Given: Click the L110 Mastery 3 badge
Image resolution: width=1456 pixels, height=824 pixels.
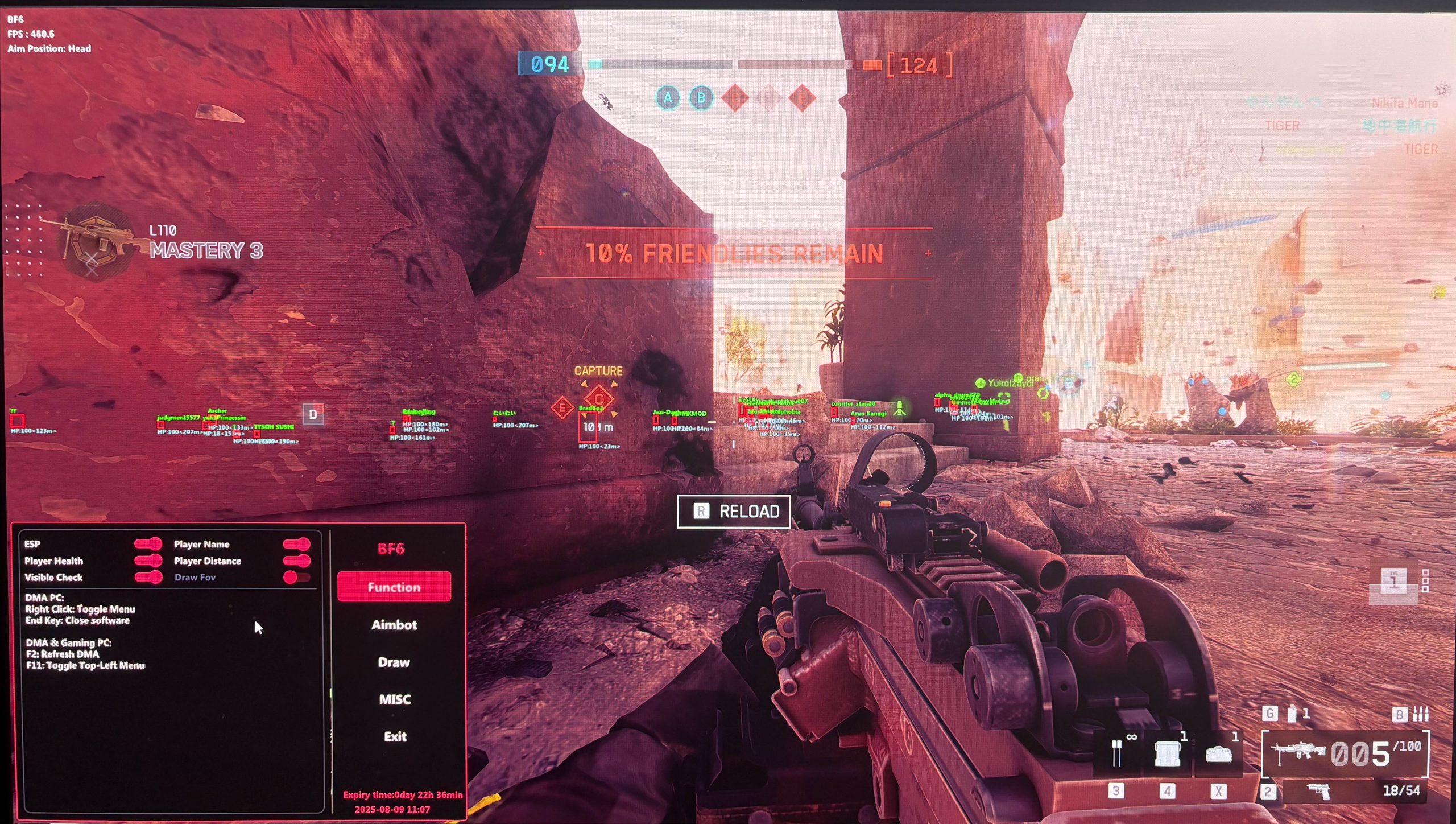Looking at the screenshot, I should tap(97, 244).
